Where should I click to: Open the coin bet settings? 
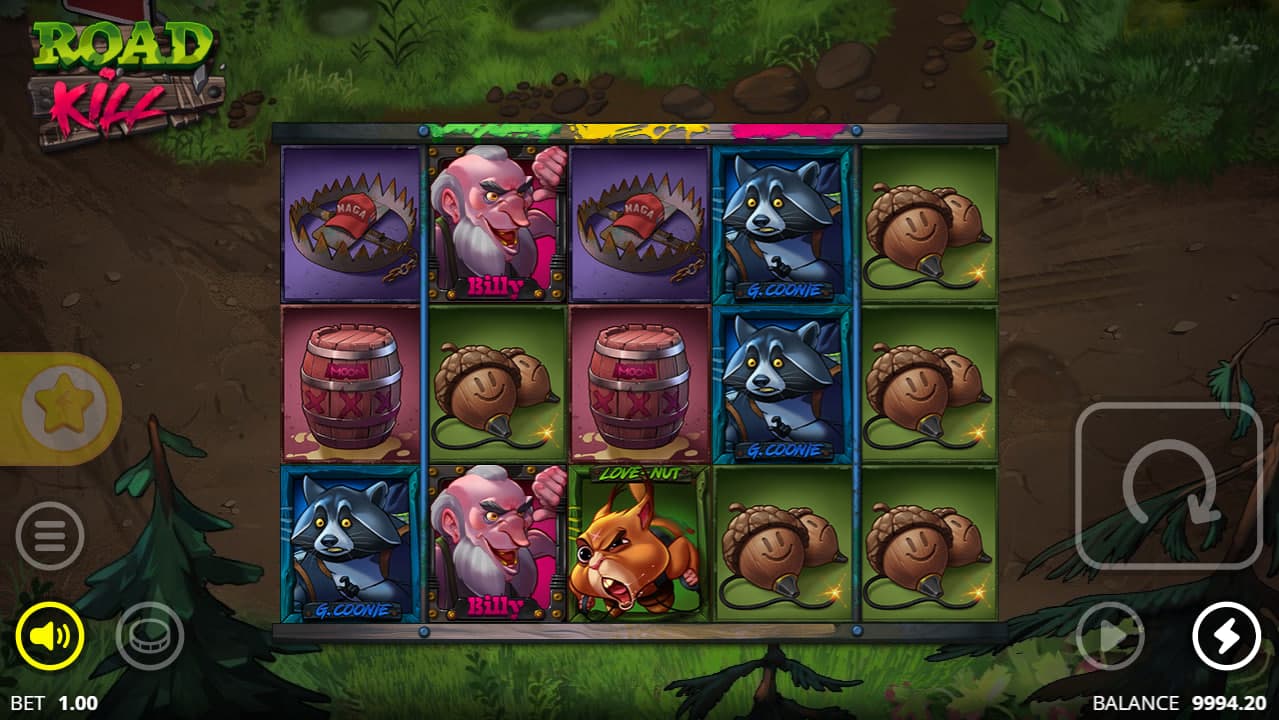150,636
